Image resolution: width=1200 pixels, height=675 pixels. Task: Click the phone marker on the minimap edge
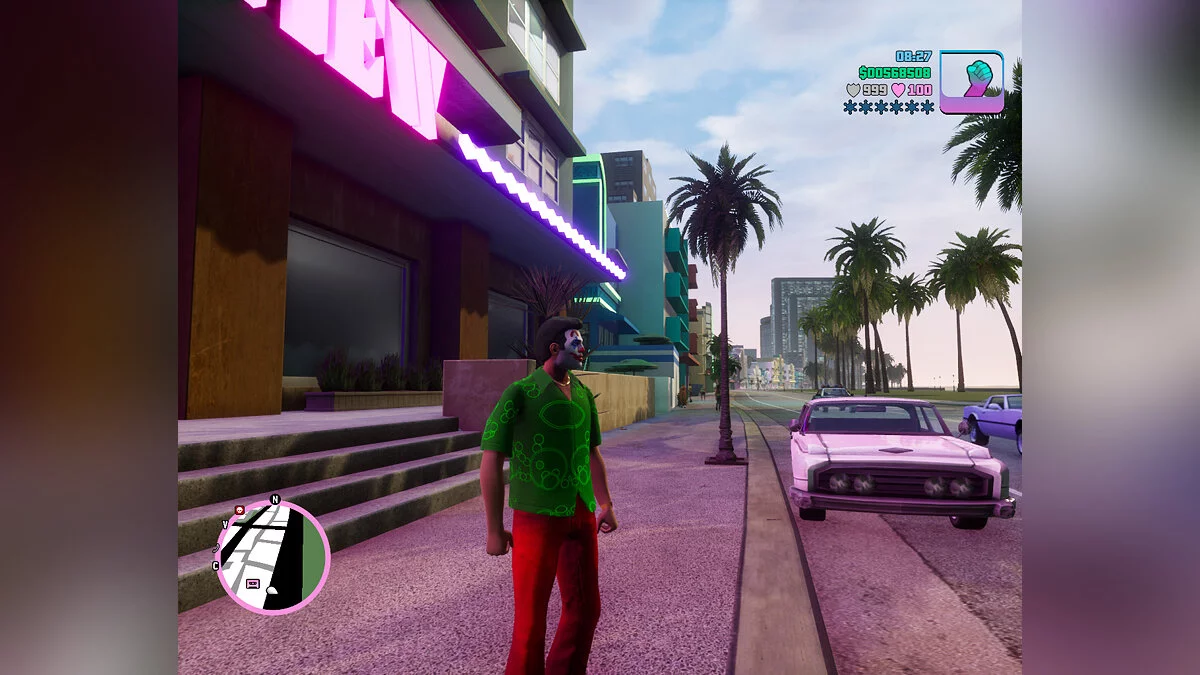tap(216, 547)
